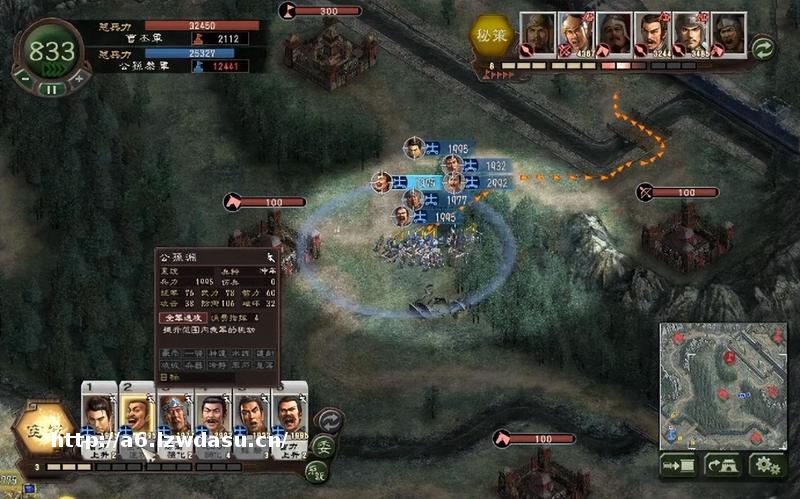The height and width of the screenshot is (499, 800).
Task: Click the green refresh button beside enemy portraits
Action: [x=763, y=47]
